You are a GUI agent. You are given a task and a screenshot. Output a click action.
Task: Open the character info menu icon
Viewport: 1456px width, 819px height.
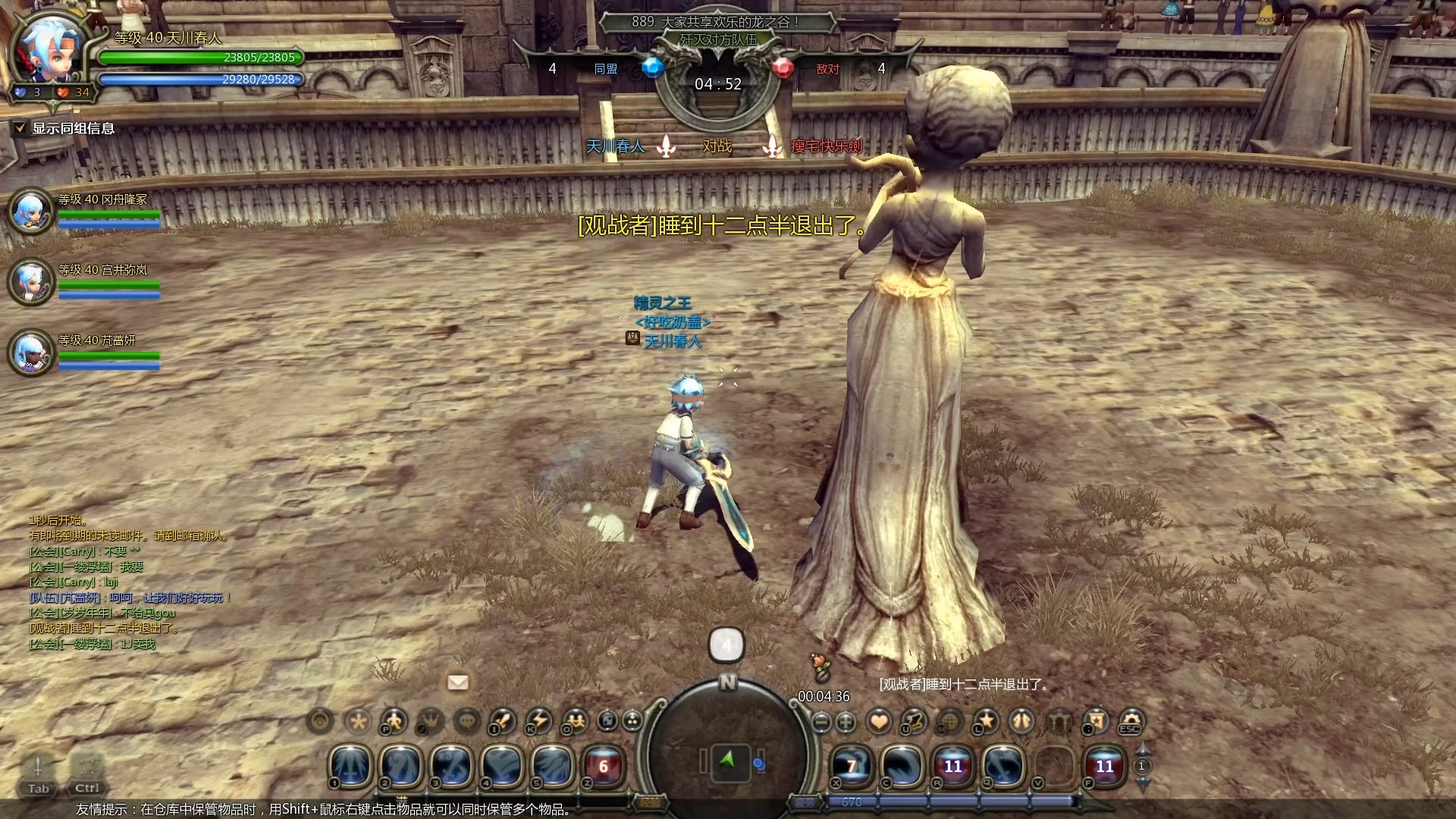(x=393, y=720)
